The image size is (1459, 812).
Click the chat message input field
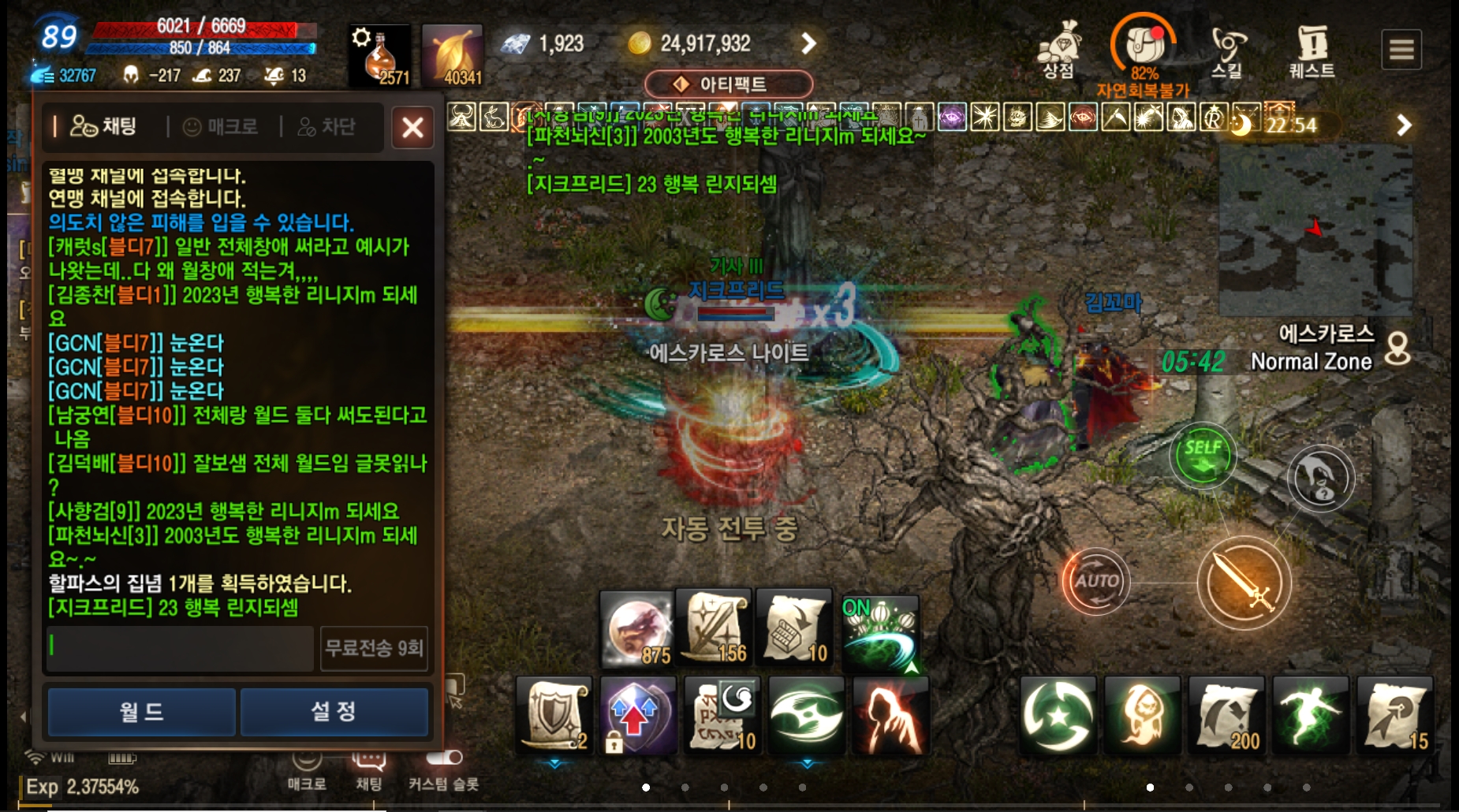pos(180,648)
